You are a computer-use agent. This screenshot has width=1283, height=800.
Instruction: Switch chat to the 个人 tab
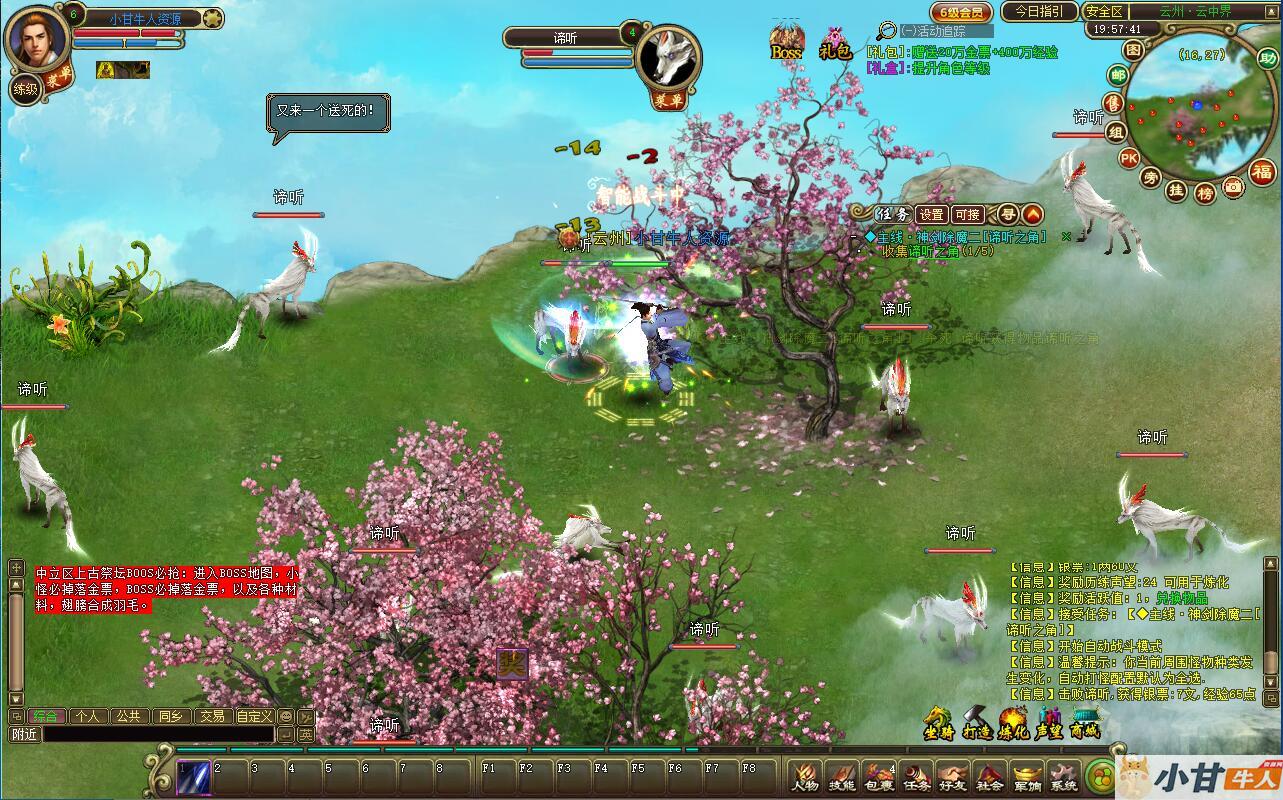[x=87, y=716]
